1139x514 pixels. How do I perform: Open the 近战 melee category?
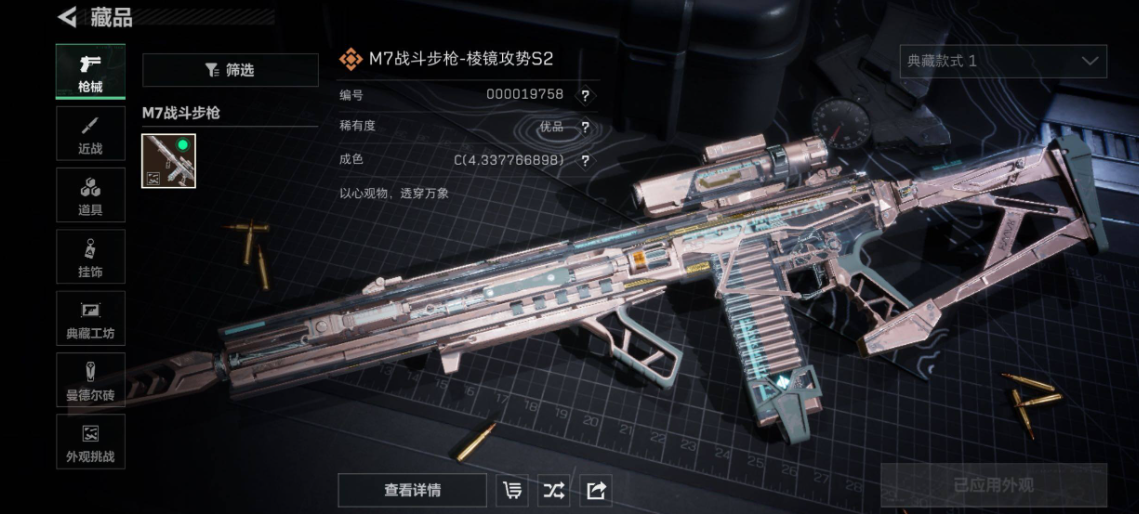pyautogui.click(x=90, y=134)
